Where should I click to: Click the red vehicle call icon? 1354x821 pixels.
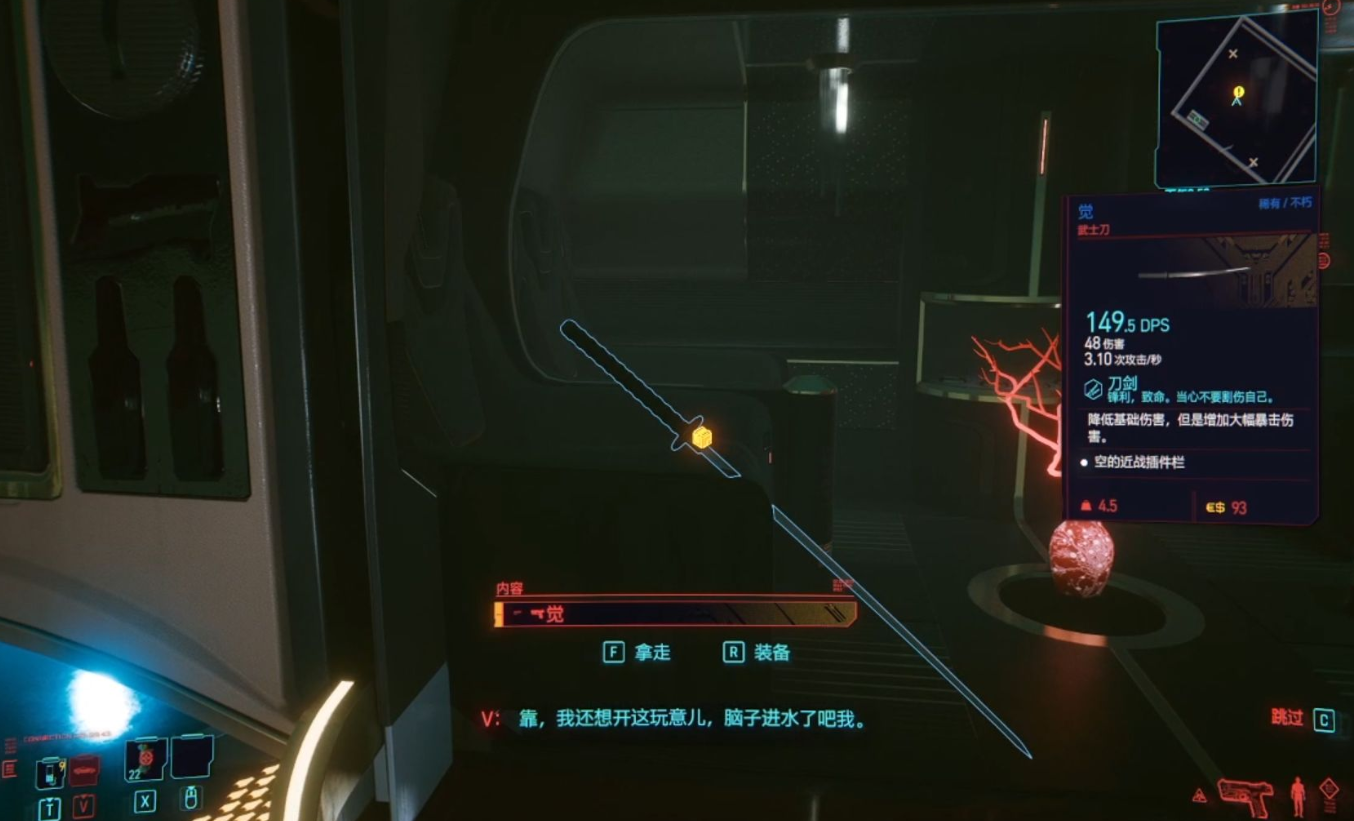[84, 769]
